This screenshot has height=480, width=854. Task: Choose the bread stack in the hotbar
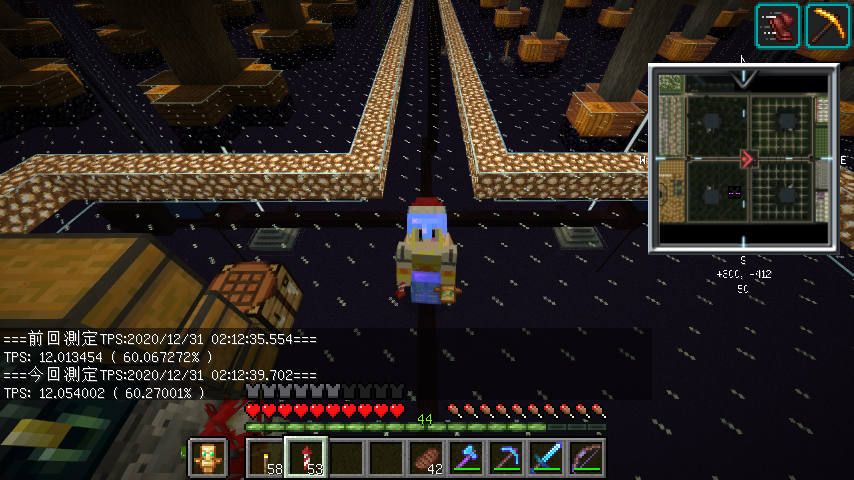(x=426, y=458)
